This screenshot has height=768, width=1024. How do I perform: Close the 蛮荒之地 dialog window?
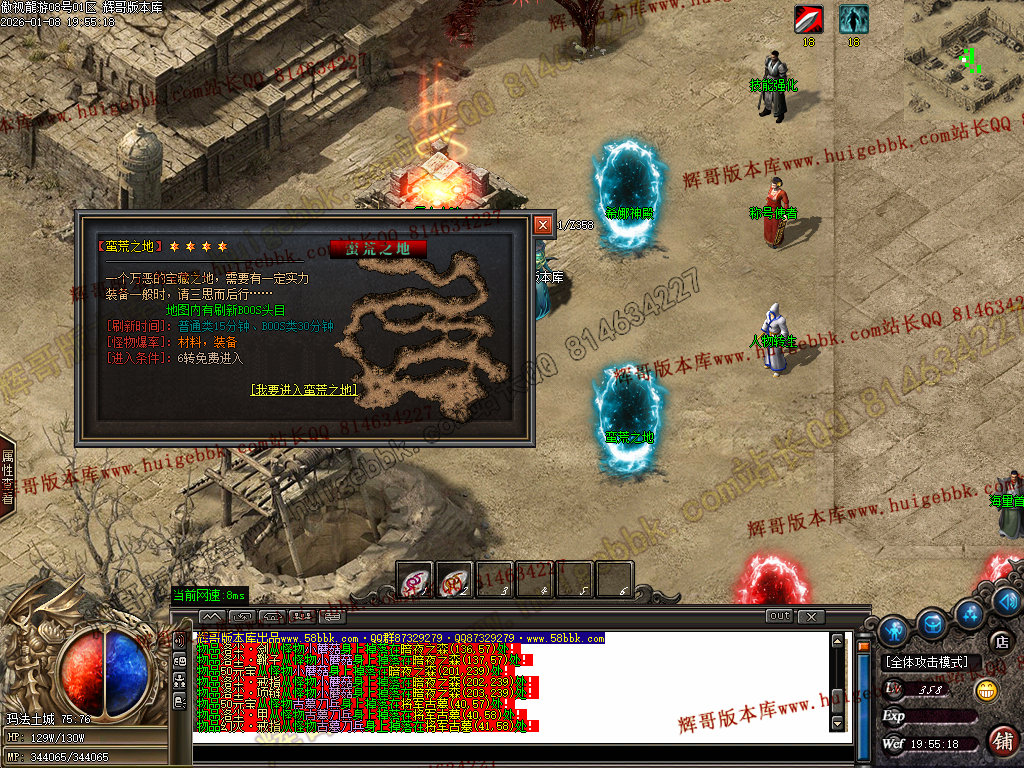[542, 225]
